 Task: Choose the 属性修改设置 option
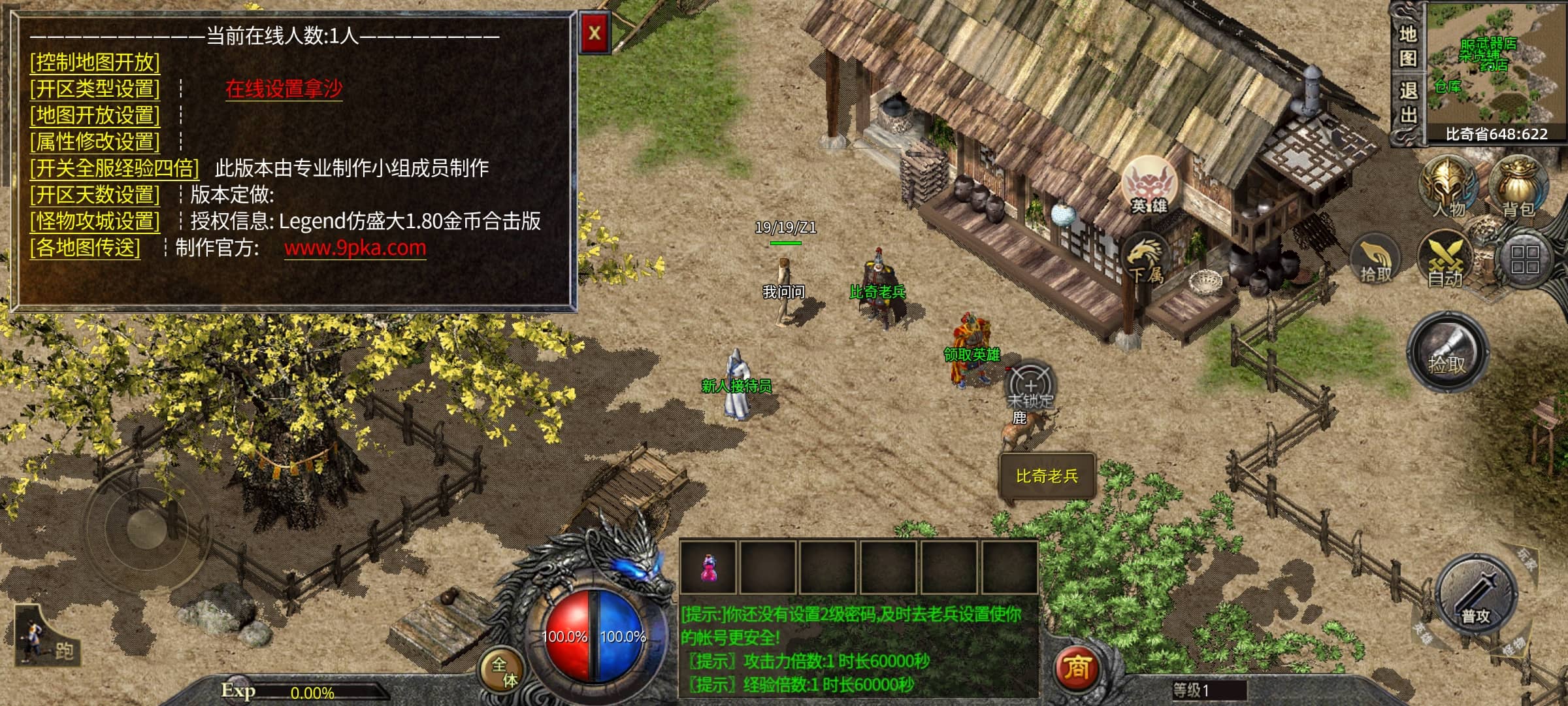point(95,141)
